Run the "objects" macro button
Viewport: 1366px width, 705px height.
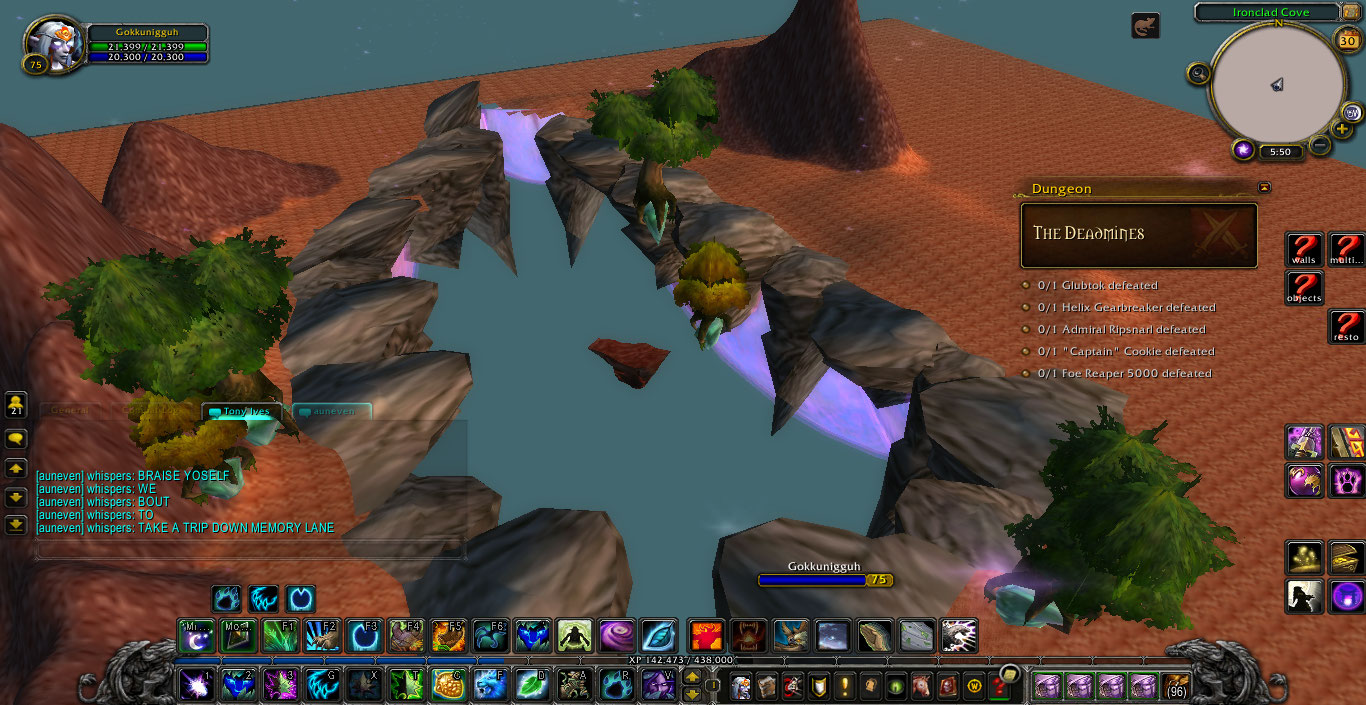click(1304, 289)
